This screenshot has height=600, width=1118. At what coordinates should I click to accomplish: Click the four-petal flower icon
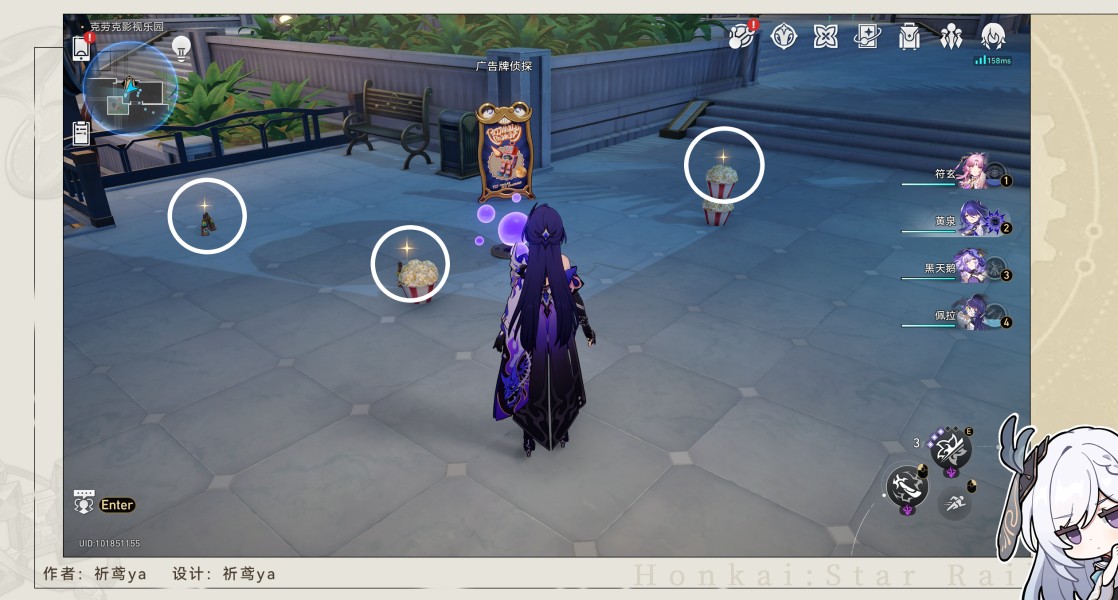(x=826, y=37)
